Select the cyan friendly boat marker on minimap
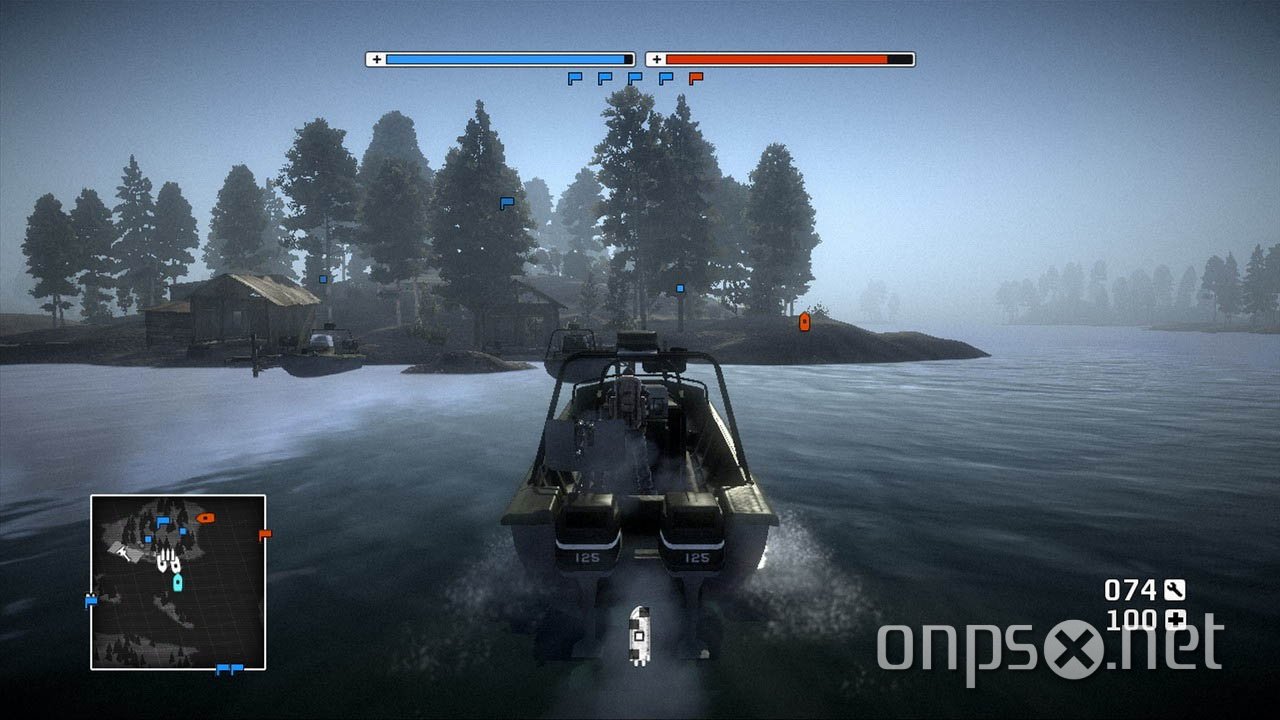Image resolution: width=1280 pixels, height=720 pixels. point(177,582)
